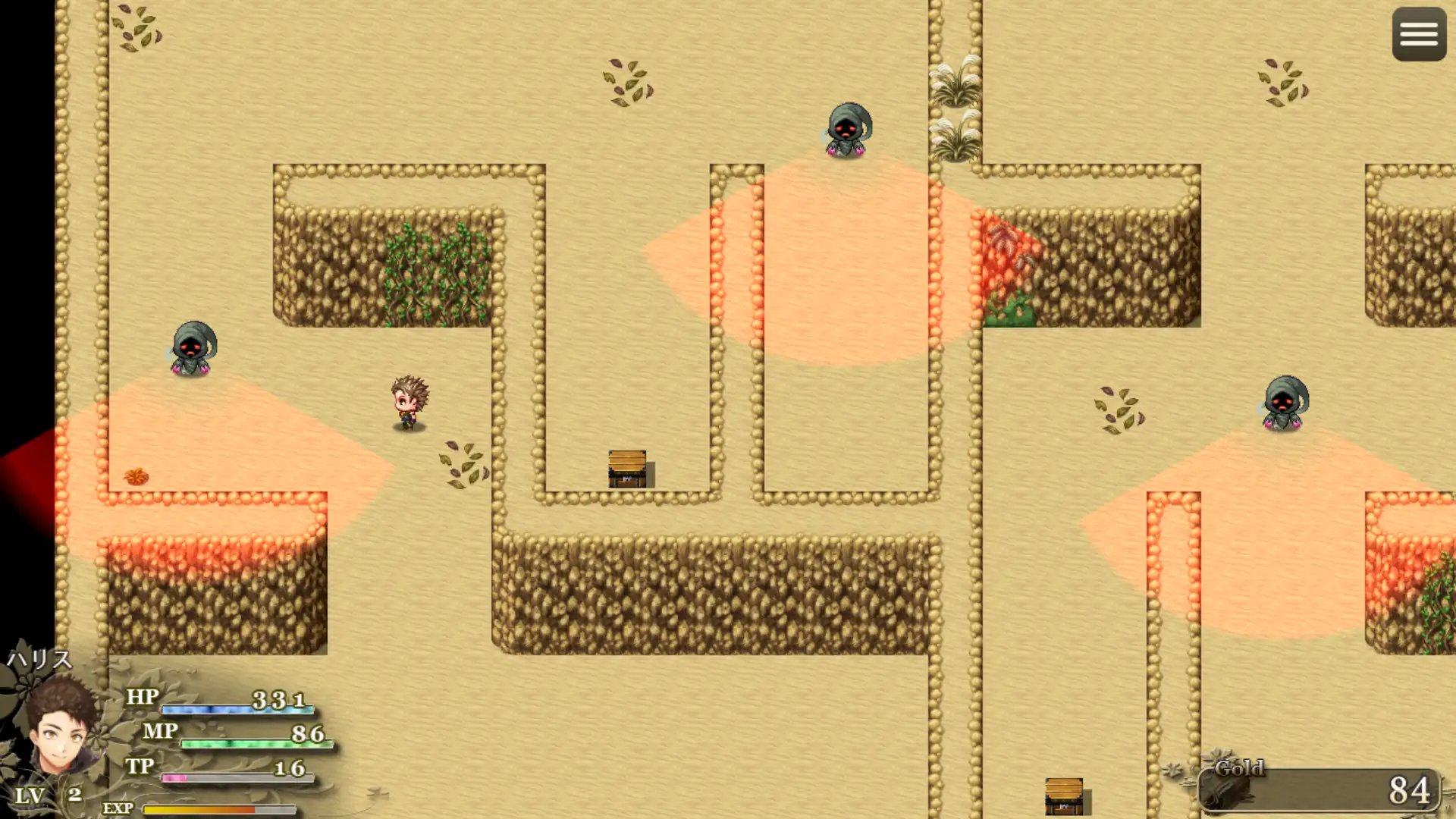1456x819 pixels.
Task: Open the hamburger menu button
Action: pos(1419,34)
